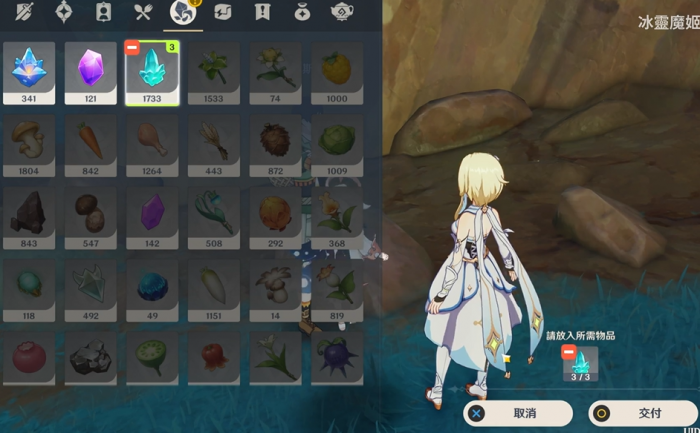Image resolution: width=700 pixels, height=433 pixels.
Task: Open the weapons tab with sword icon
Action: click(x=24, y=12)
